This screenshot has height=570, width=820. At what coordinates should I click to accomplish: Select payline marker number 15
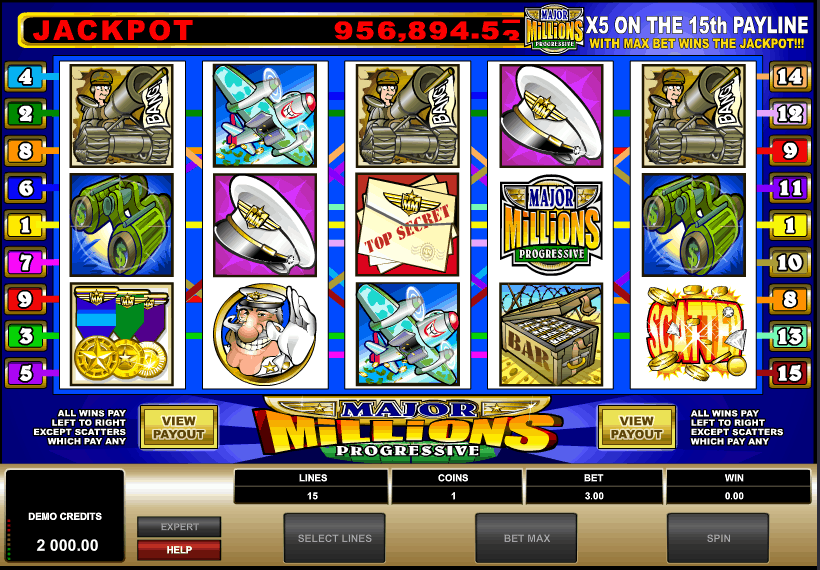click(x=790, y=373)
